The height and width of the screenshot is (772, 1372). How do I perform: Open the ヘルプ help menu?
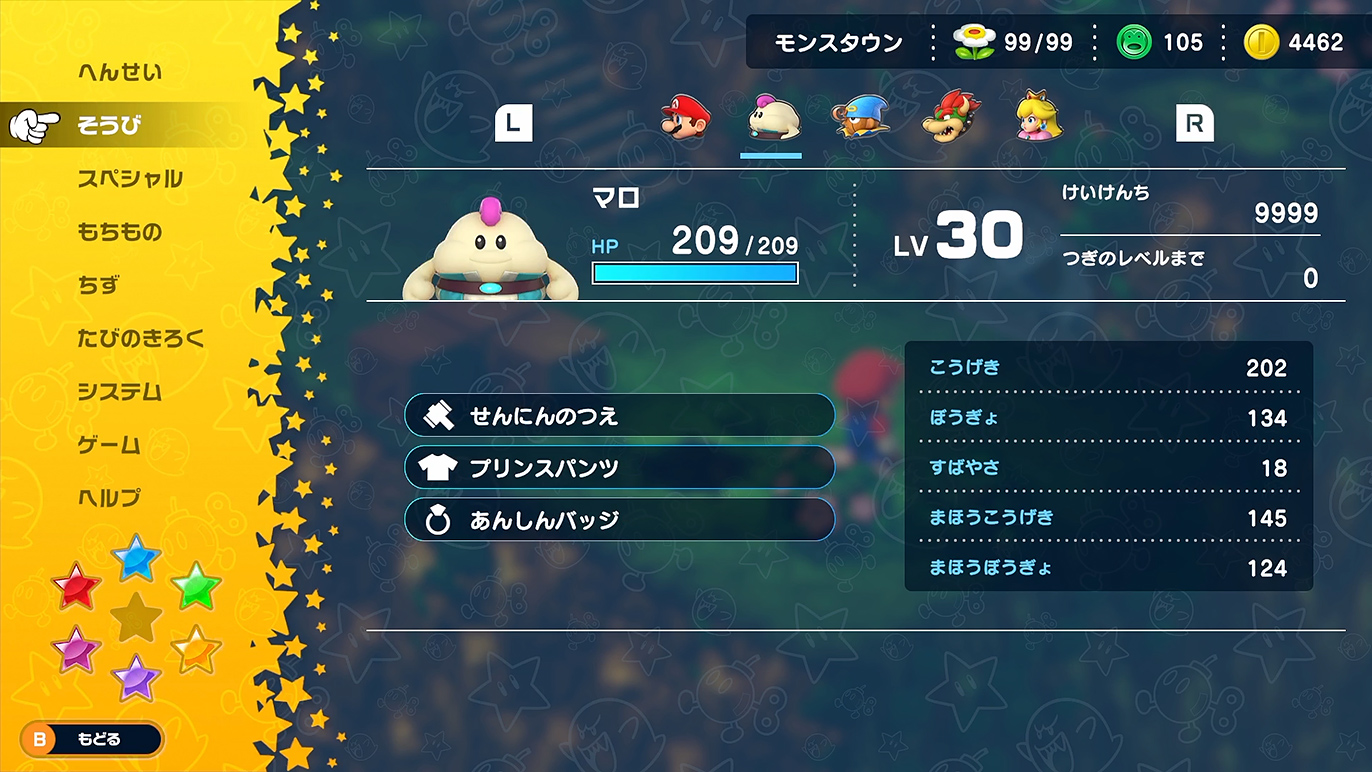point(109,498)
